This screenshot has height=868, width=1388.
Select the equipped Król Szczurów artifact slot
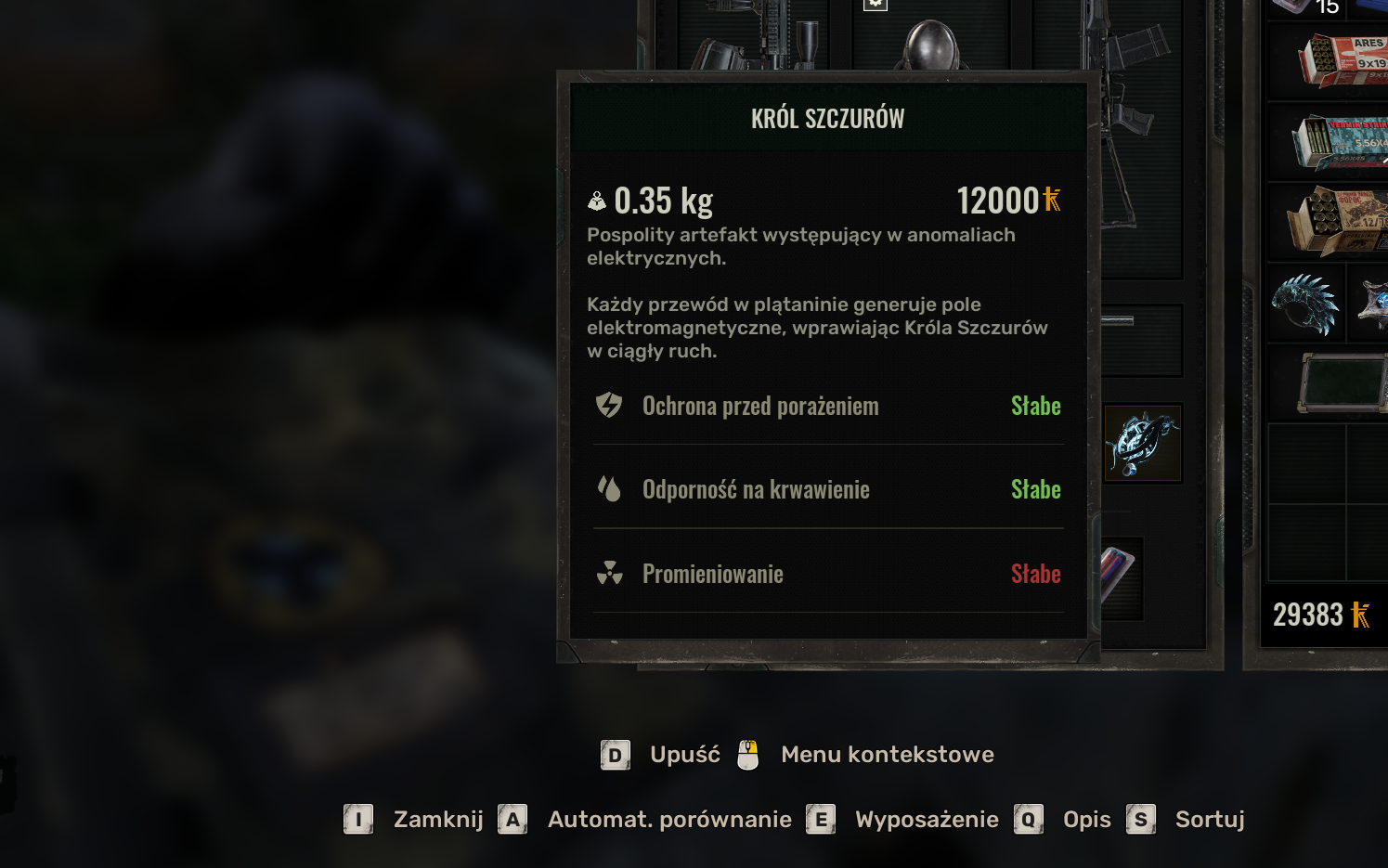1142,443
